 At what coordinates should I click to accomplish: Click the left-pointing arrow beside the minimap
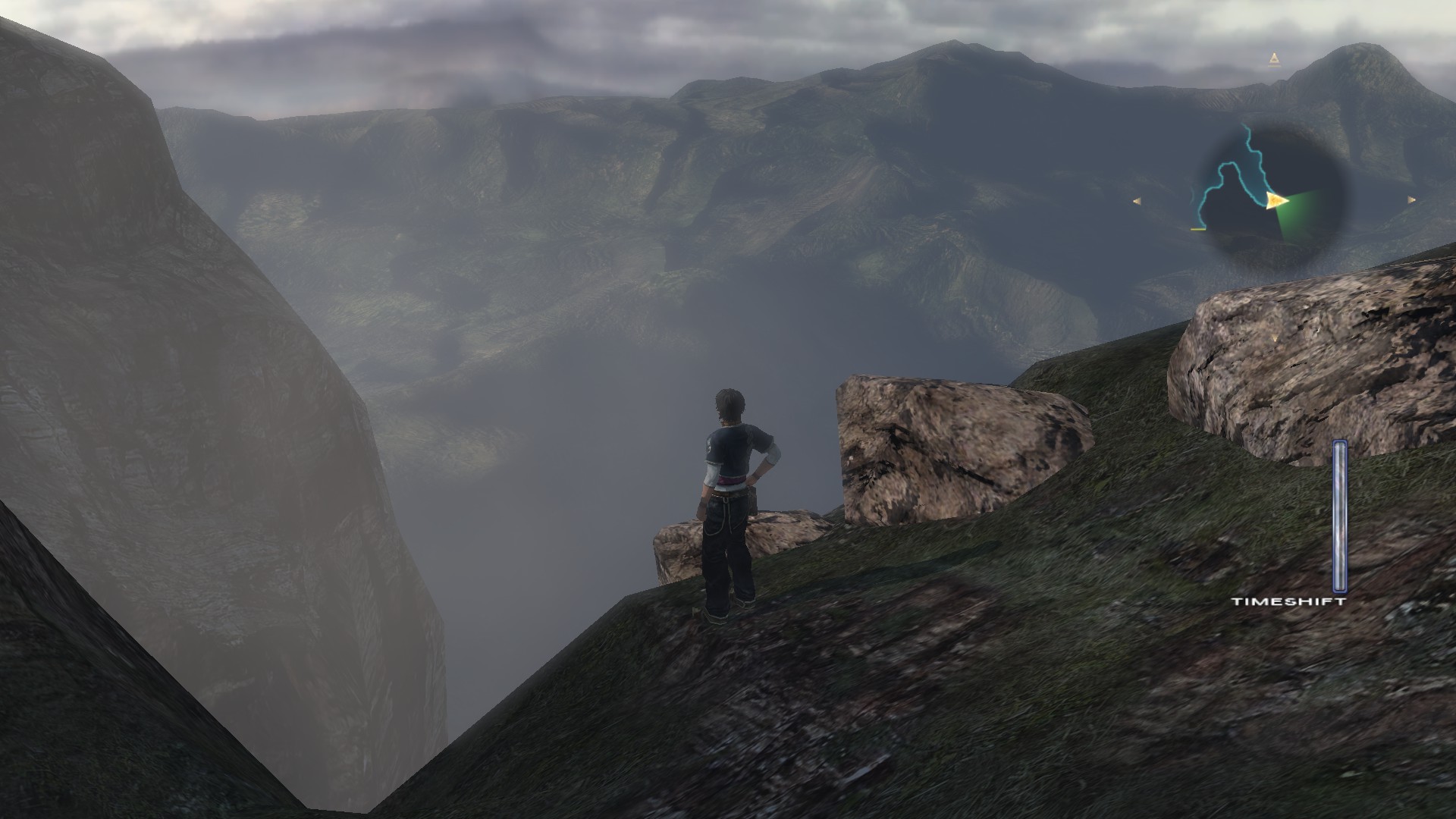pos(1137,201)
